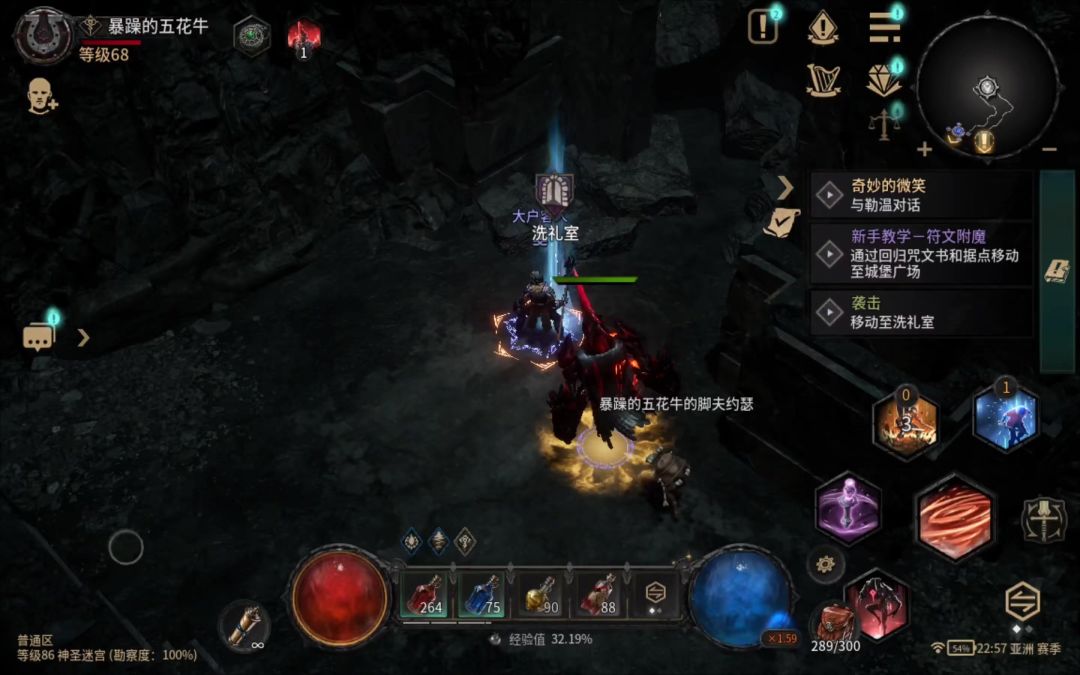The image size is (1080, 675).
Task: Select the 袭击 quest to move to 洗礼室
Action: (920, 313)
